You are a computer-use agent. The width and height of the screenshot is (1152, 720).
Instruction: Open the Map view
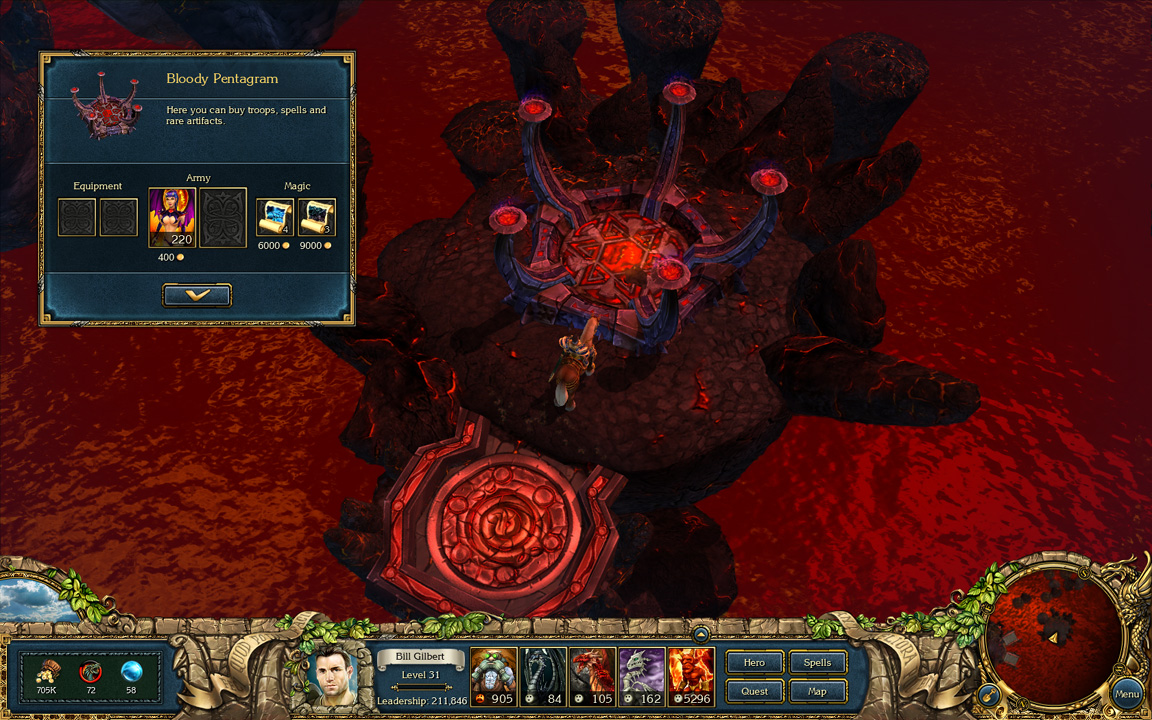817,691
